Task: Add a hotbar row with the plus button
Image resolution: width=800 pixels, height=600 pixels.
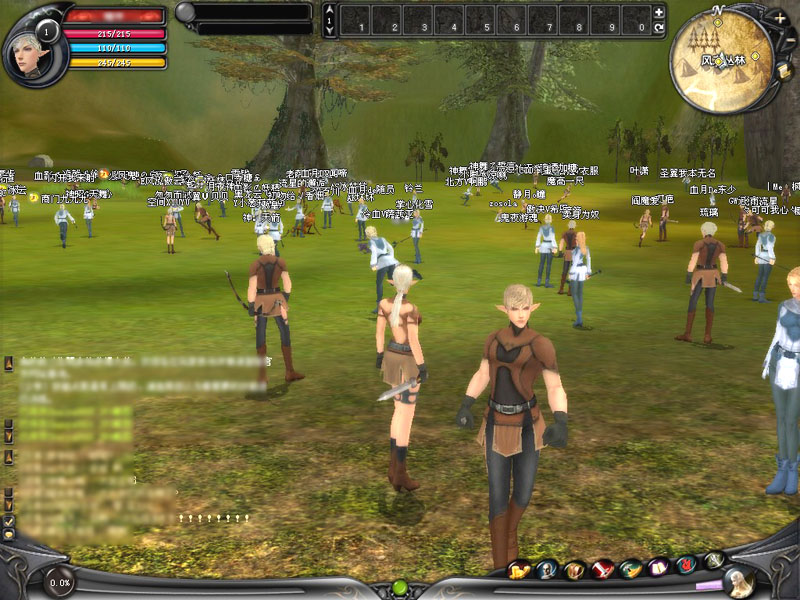Action: (x=658, y=12)
